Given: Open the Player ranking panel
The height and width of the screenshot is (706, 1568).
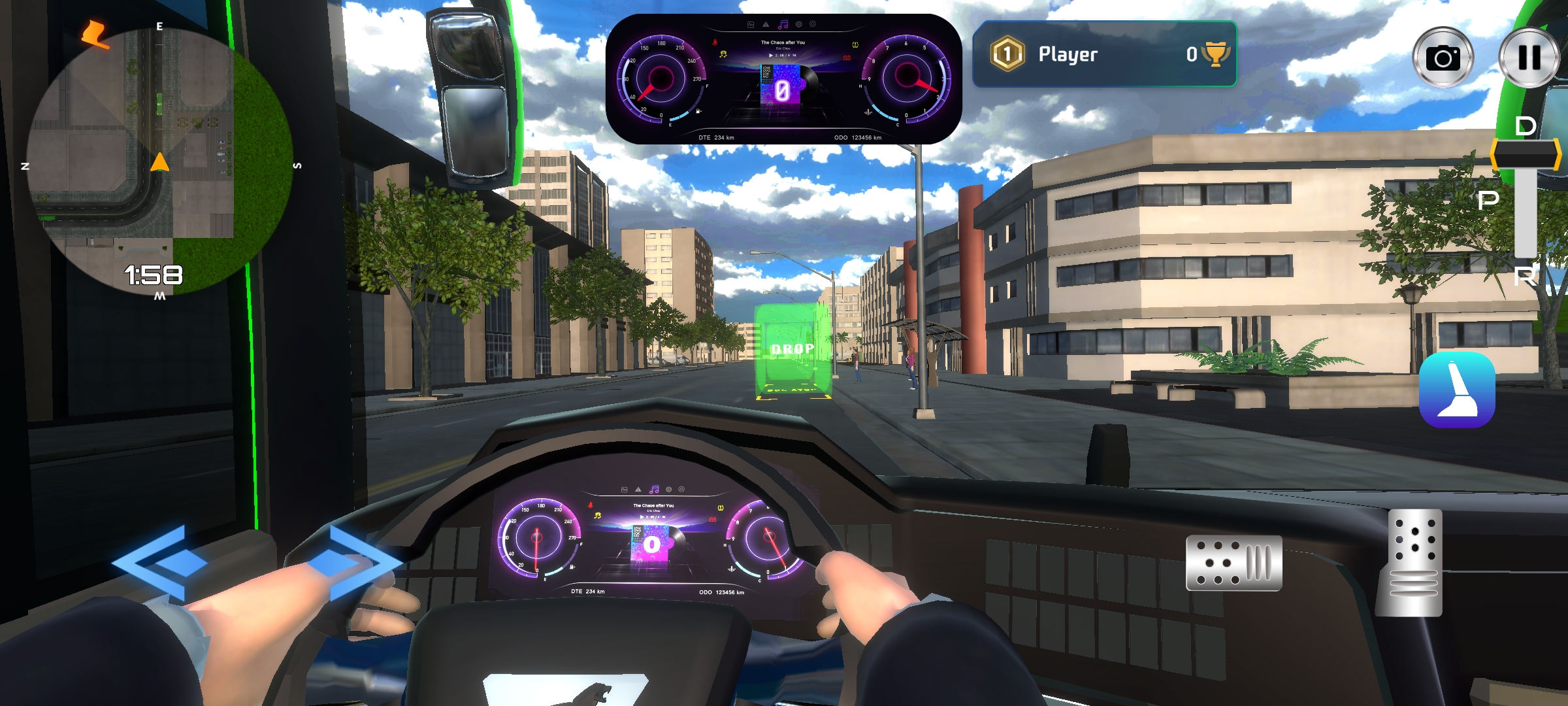Looking at the screenshot, I should [1104, 54].
